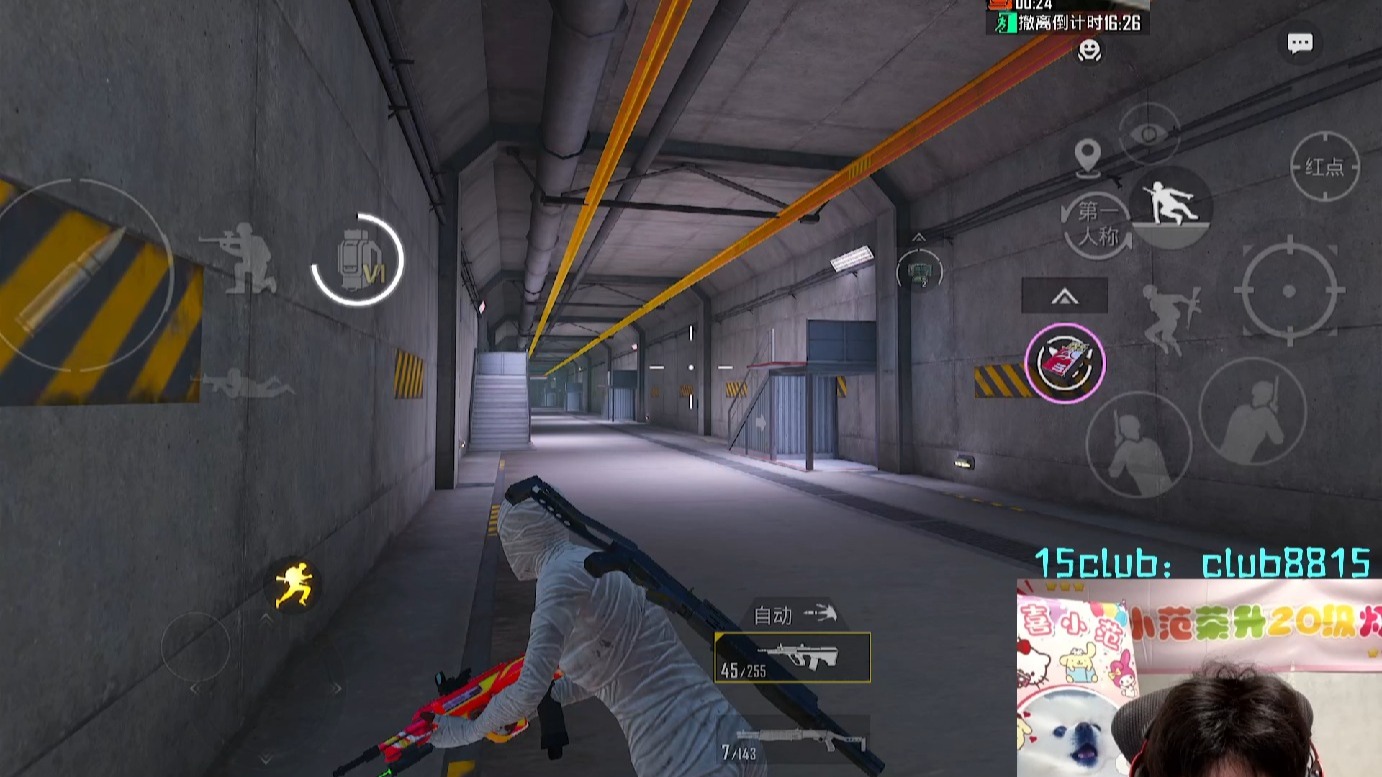The height and width of the screenshot is (777, 1382).
Task: Expand the item list with up arrow
Action: tap(1064, 295)
